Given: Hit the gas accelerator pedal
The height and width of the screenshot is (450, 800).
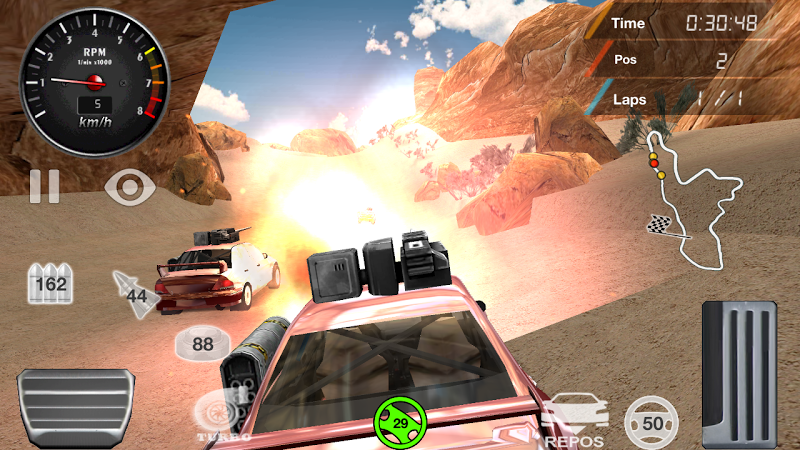Looking at the screenshot, I should [740, 374].
